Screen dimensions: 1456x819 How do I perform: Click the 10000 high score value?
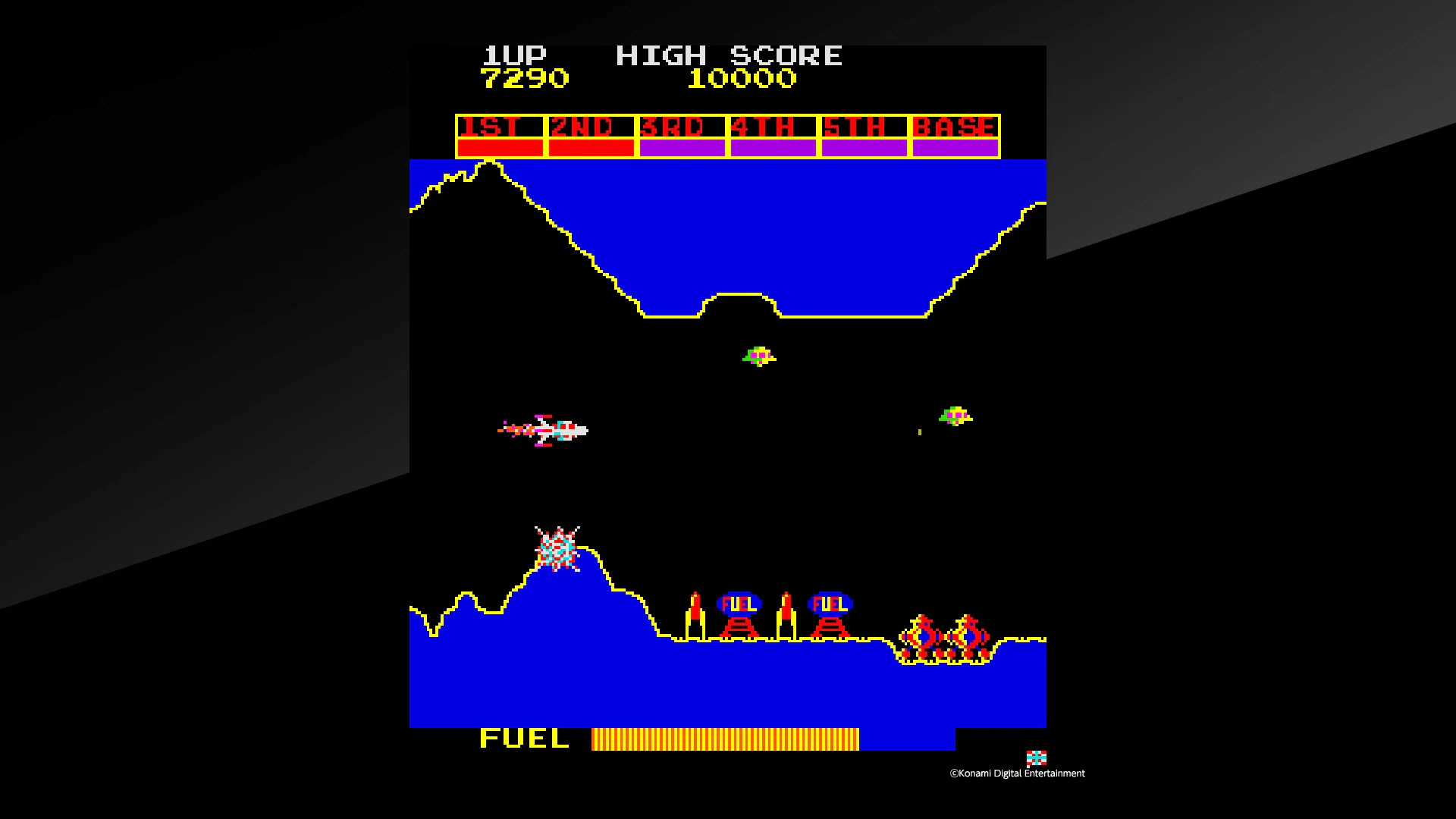pos(742,78)
